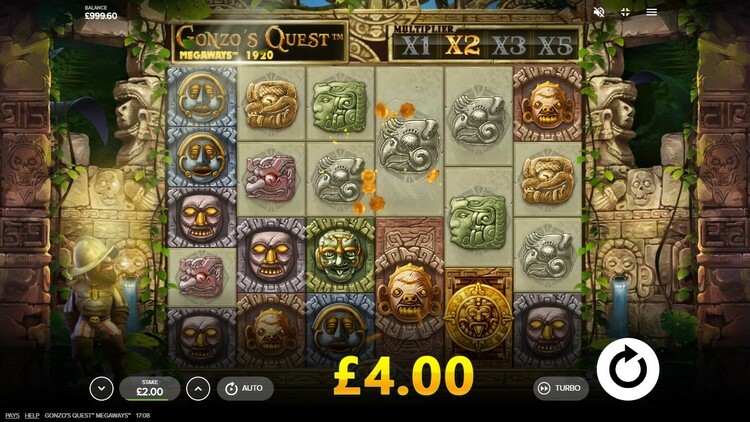Image resolution: width=750 pixels, height=422 pixels.
Task: Enable Turbo spin mode
Action: pyautogui.click(x=558, y=388)
